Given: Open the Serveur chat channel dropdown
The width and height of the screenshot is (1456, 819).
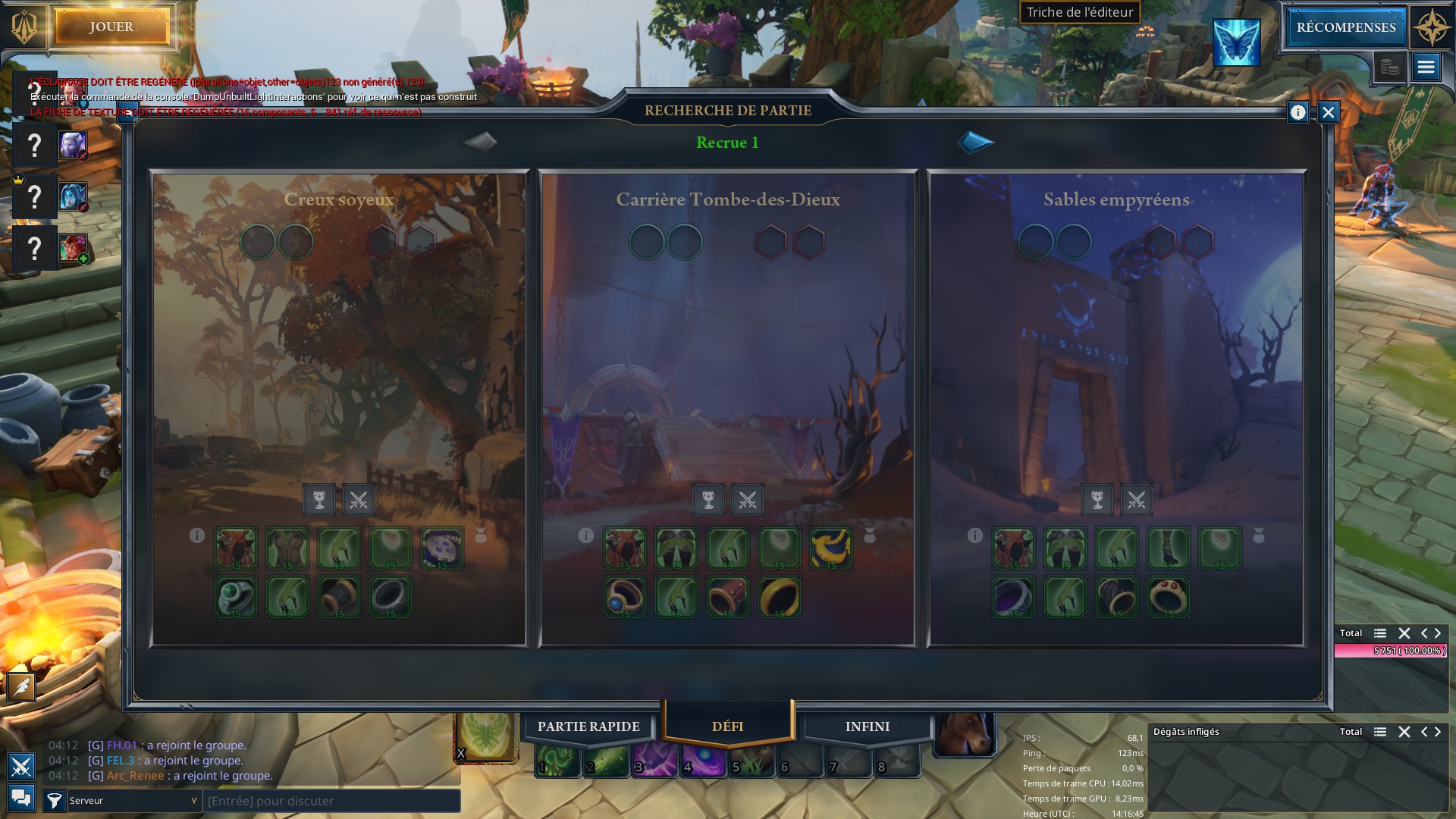Looking at the screenshot, I should tap(133, 801).
